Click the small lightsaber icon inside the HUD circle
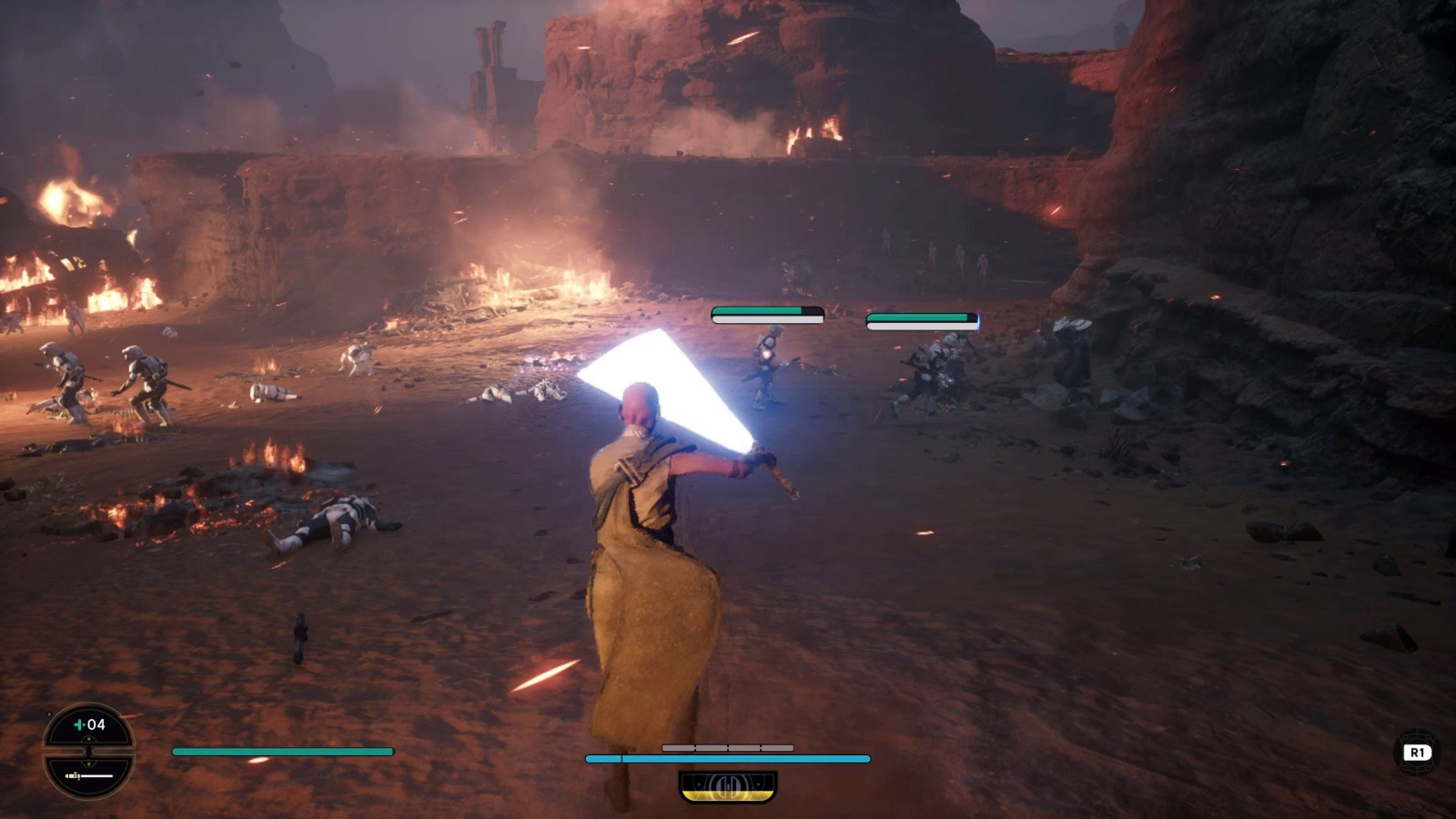 (x=73, y=776)
